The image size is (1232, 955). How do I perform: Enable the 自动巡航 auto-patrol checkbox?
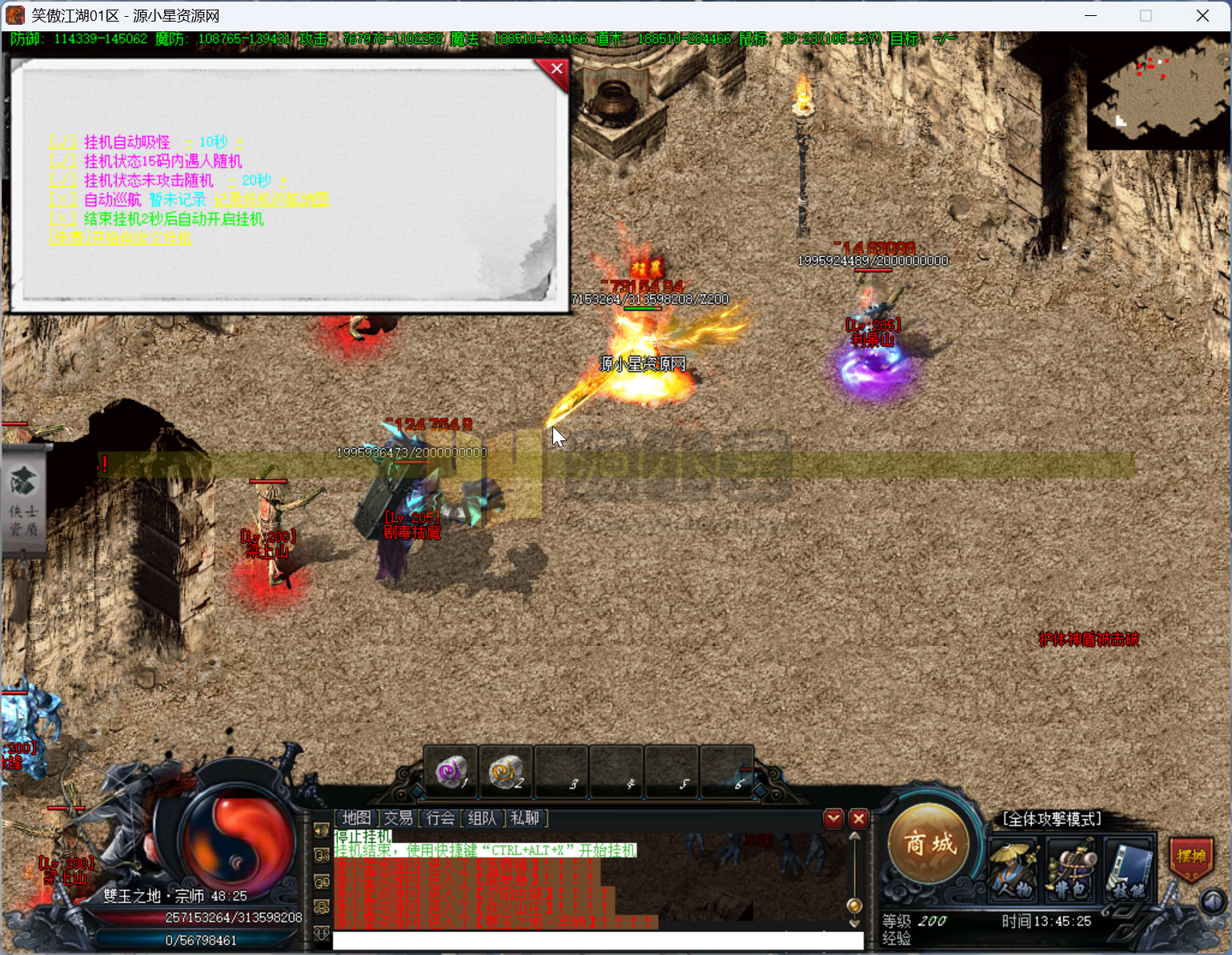pos(63,200)
